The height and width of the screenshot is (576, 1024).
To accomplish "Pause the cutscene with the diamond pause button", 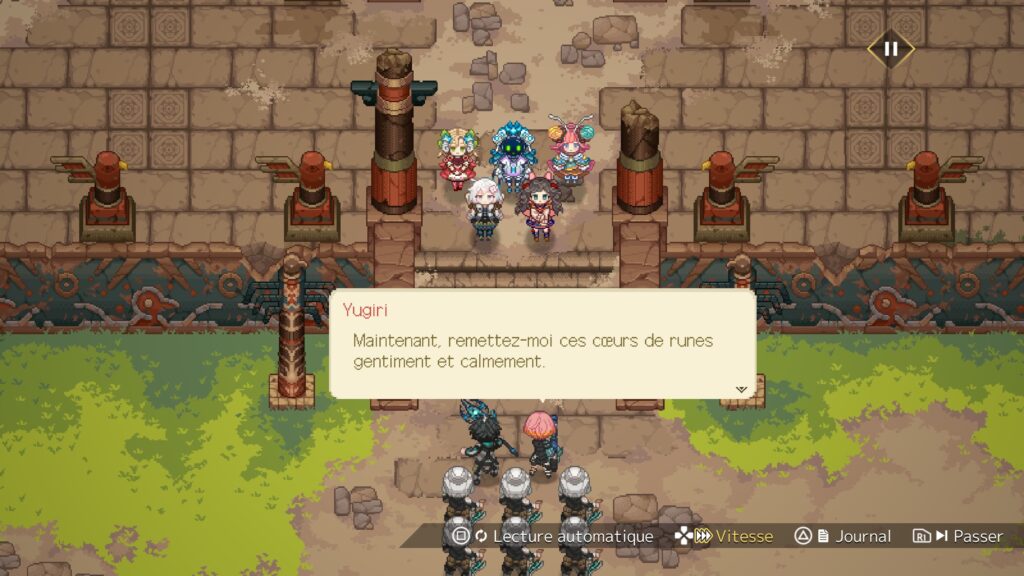I will pos(890,48).
